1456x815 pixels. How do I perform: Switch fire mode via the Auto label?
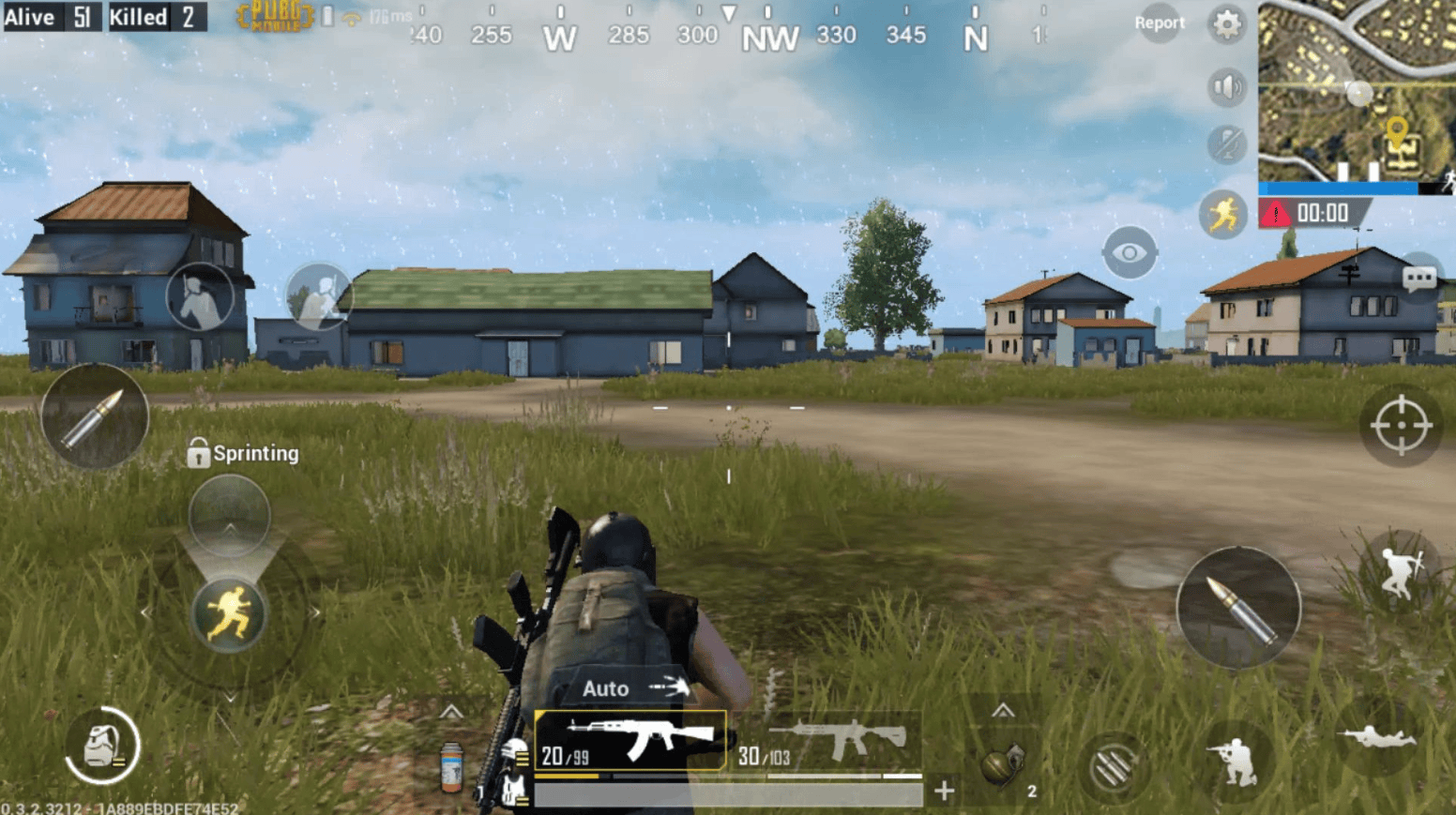[x=604, y=688]
